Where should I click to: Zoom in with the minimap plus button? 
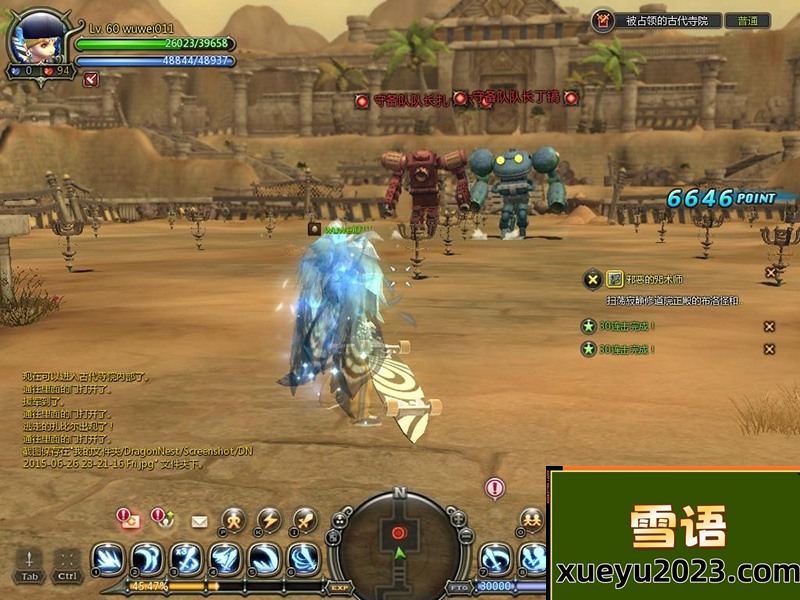459,519
